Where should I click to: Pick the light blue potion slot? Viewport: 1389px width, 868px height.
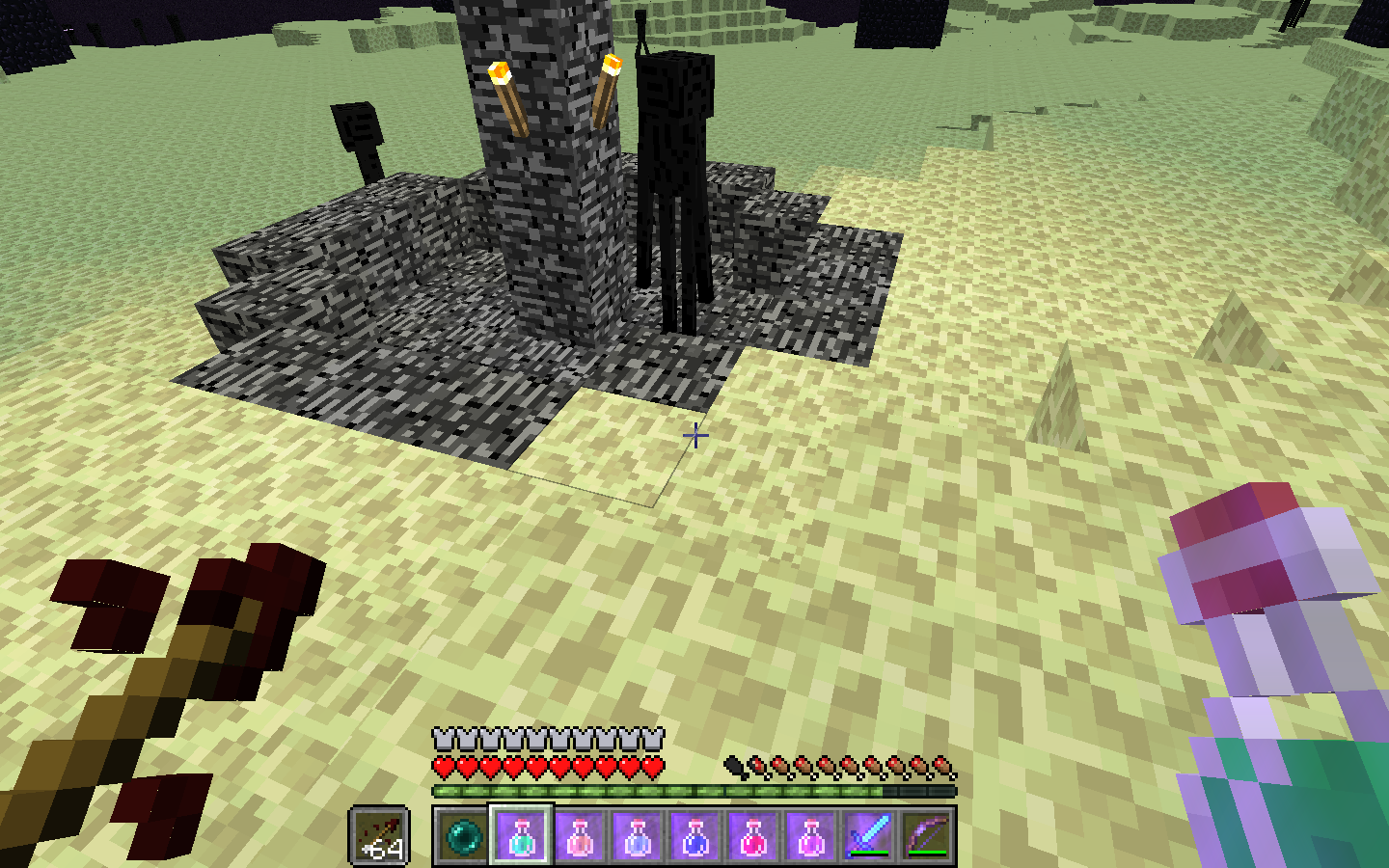(x=637, y=835)
